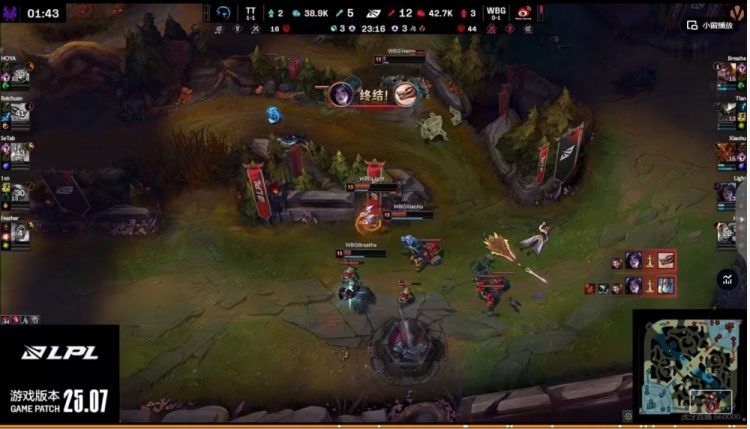Open the stats chart overlay button

[x=727, y=281]
